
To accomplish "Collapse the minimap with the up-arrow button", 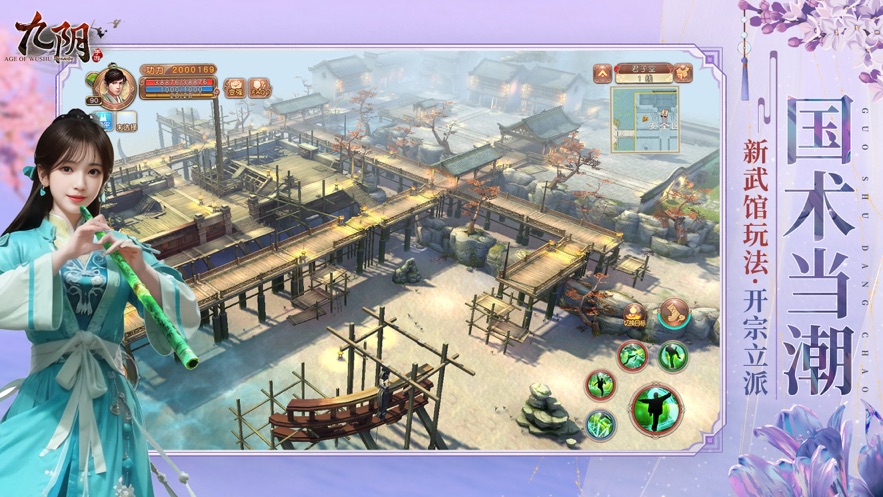I will click(603, 72).
